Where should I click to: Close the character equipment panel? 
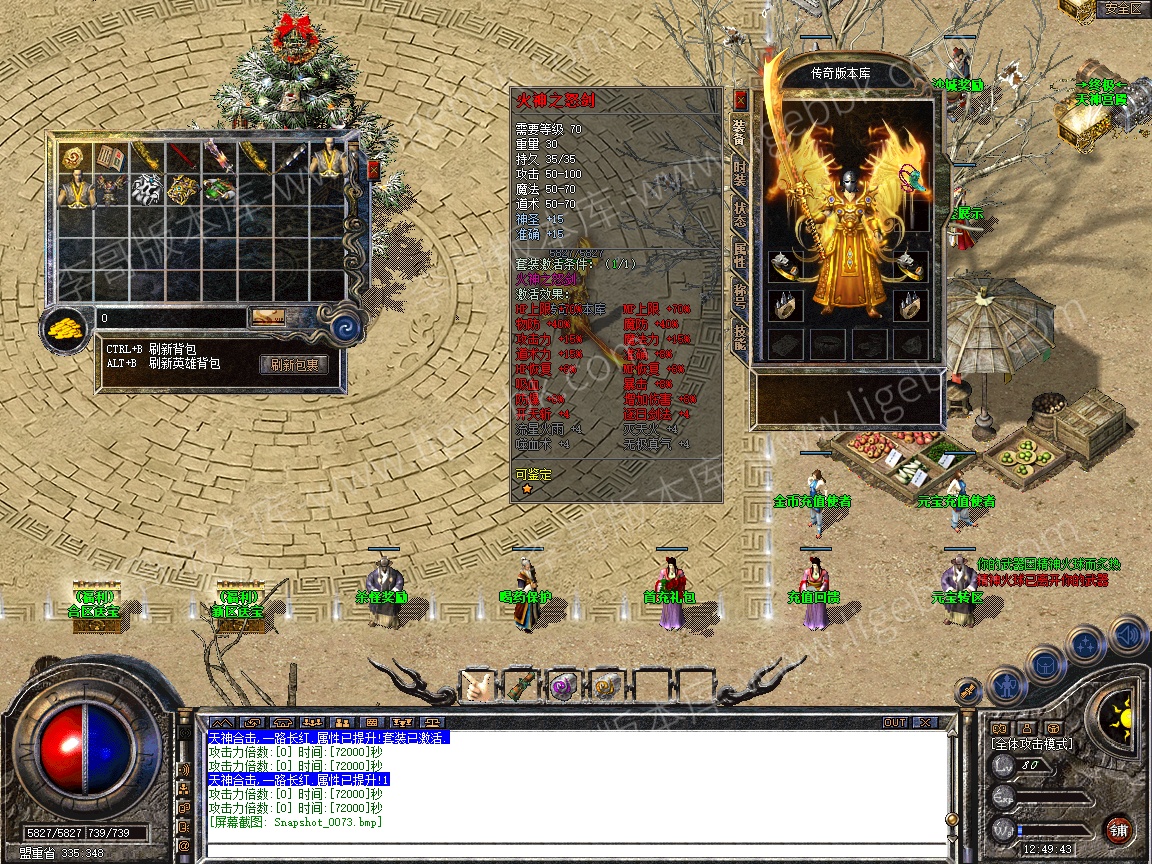point(740,100)
